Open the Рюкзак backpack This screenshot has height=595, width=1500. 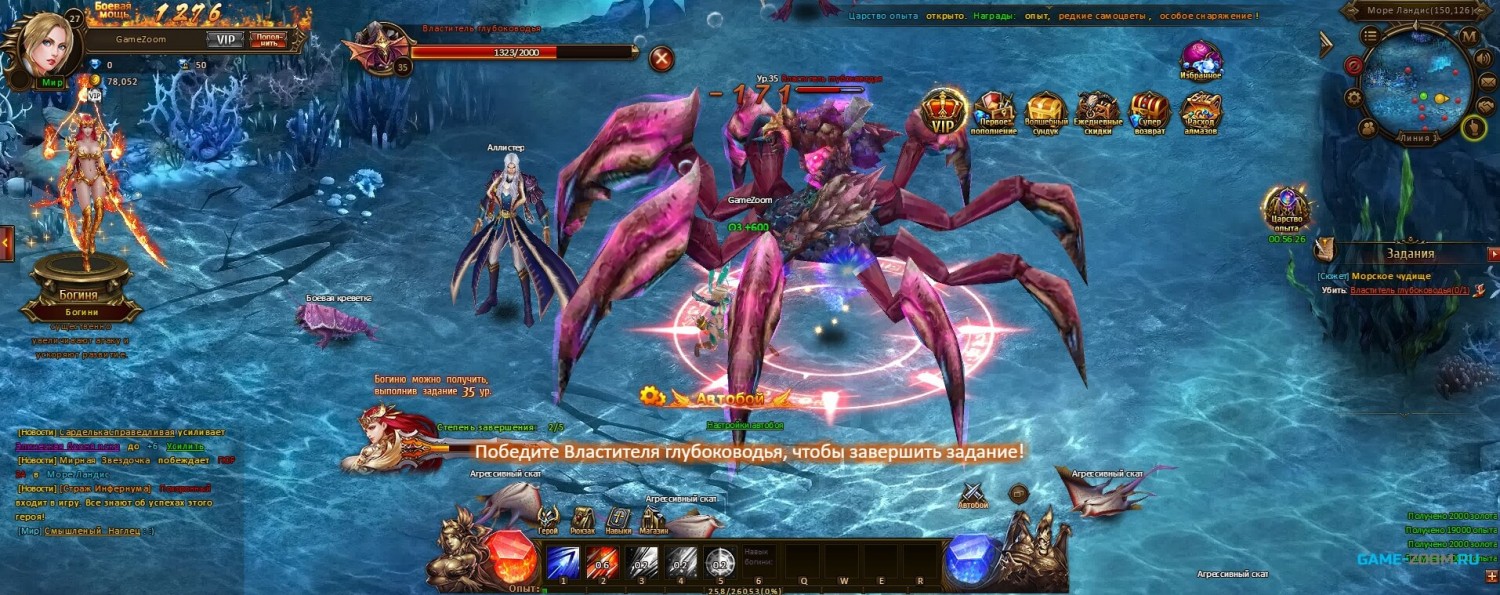(x=583, y=518)
